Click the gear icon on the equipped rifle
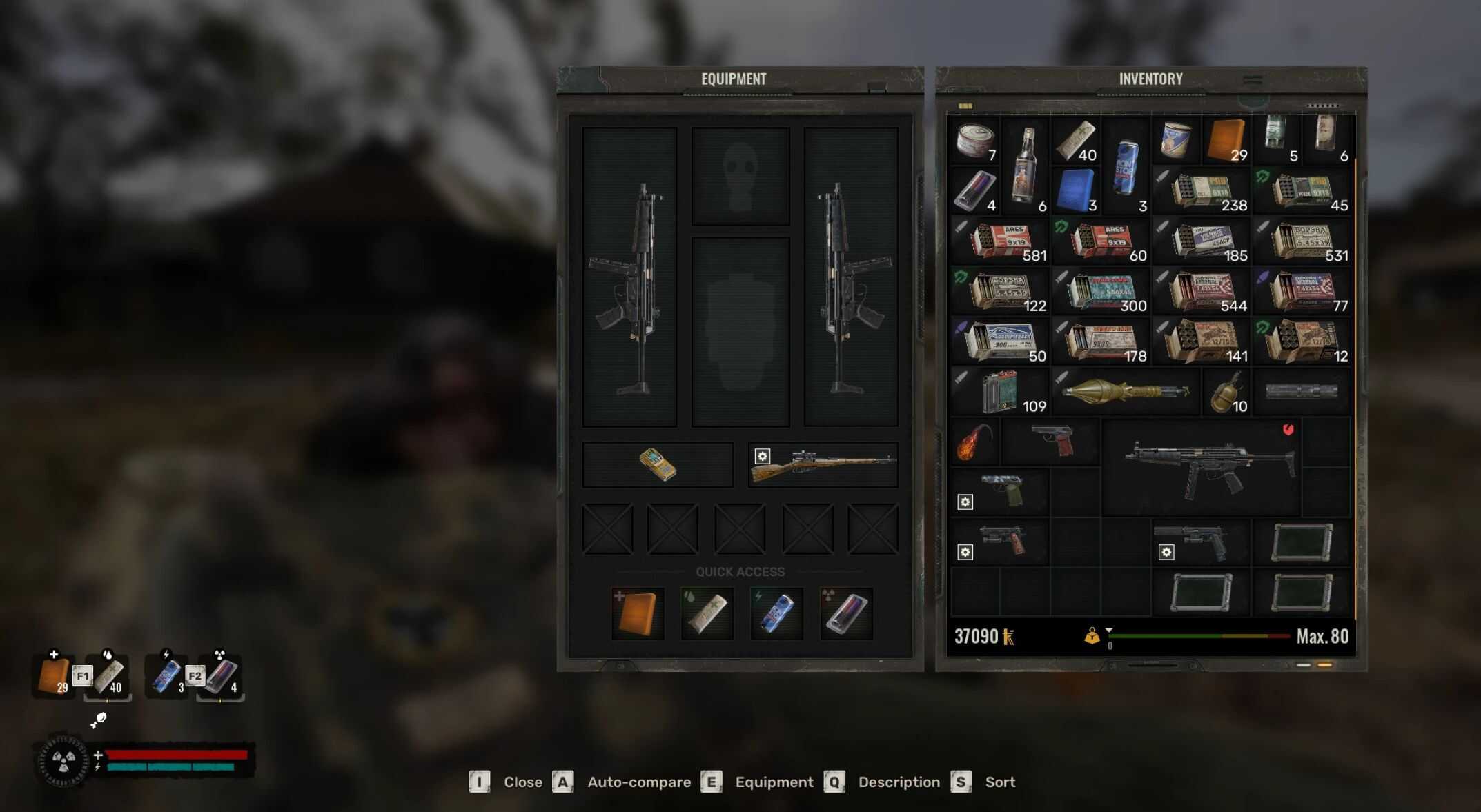This screenshot has height=812, width=1481. [x=762, y=455]
